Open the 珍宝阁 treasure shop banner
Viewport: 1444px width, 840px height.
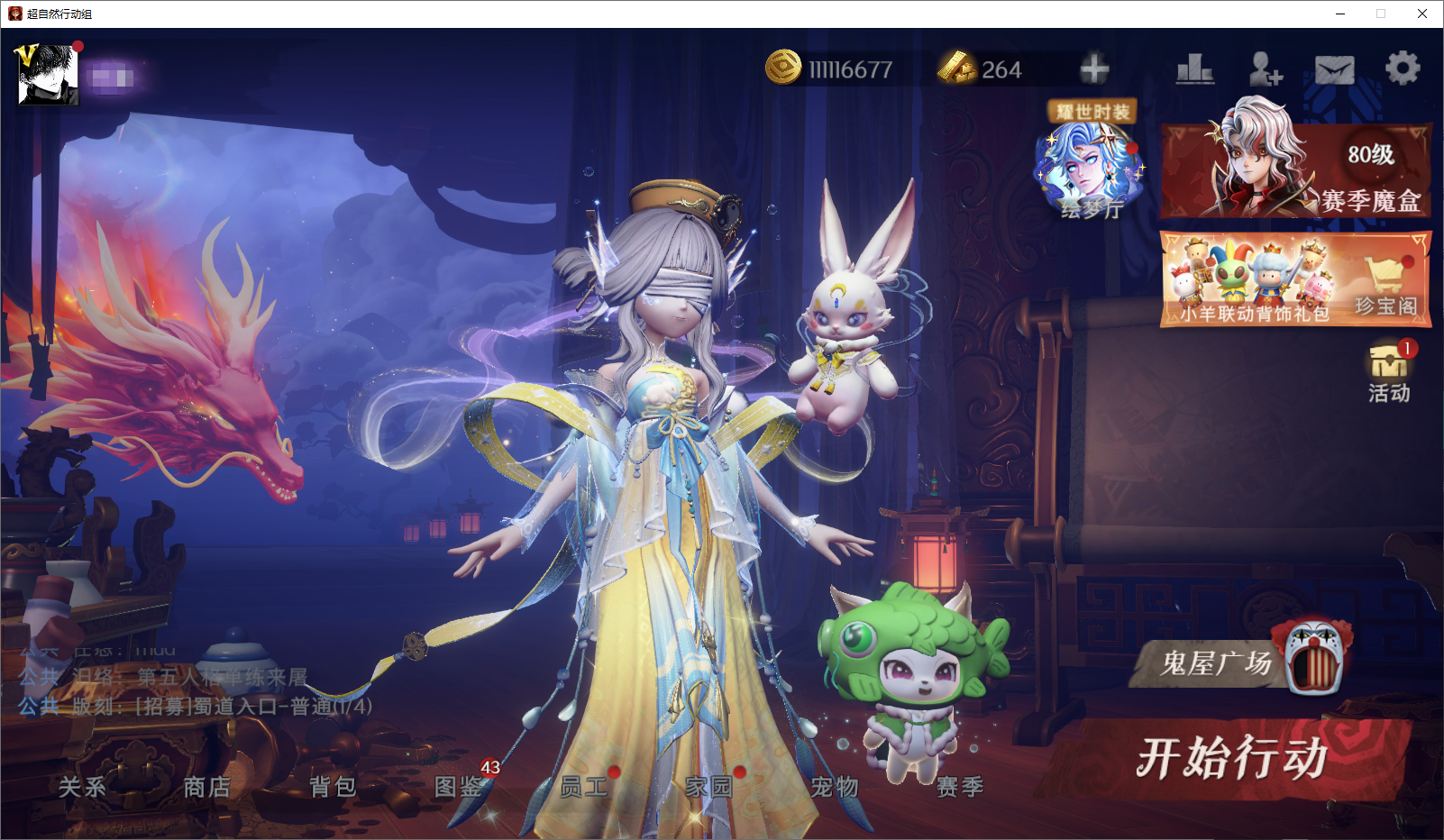point(1295,280)
